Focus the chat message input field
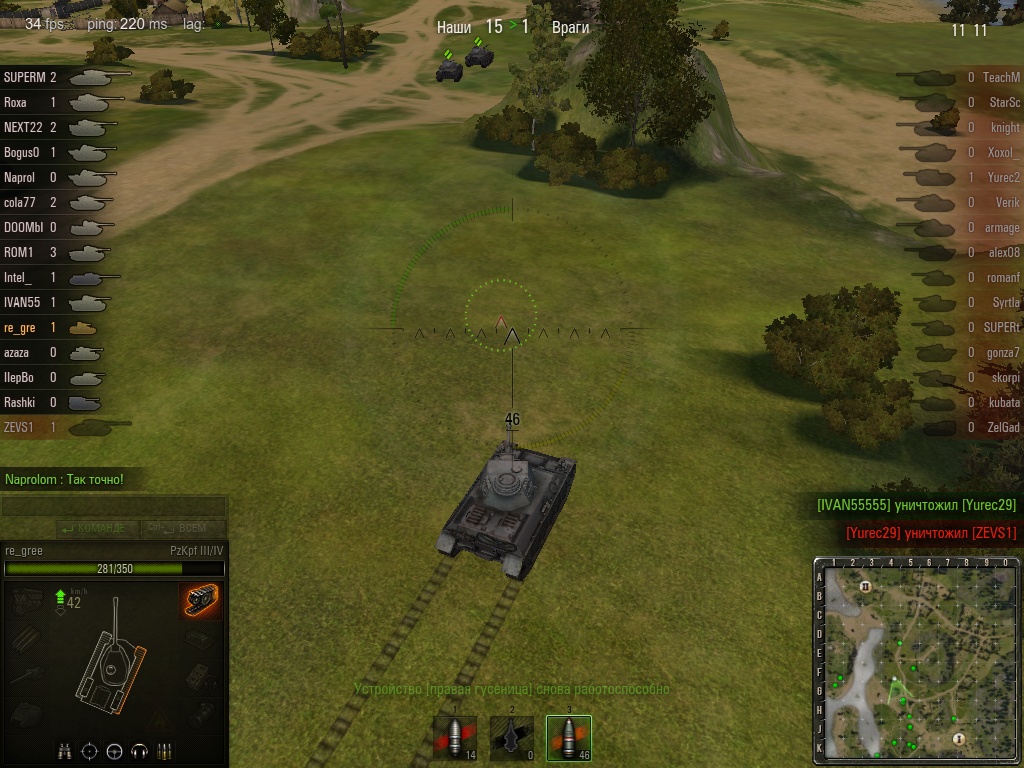 coord(112,507)
